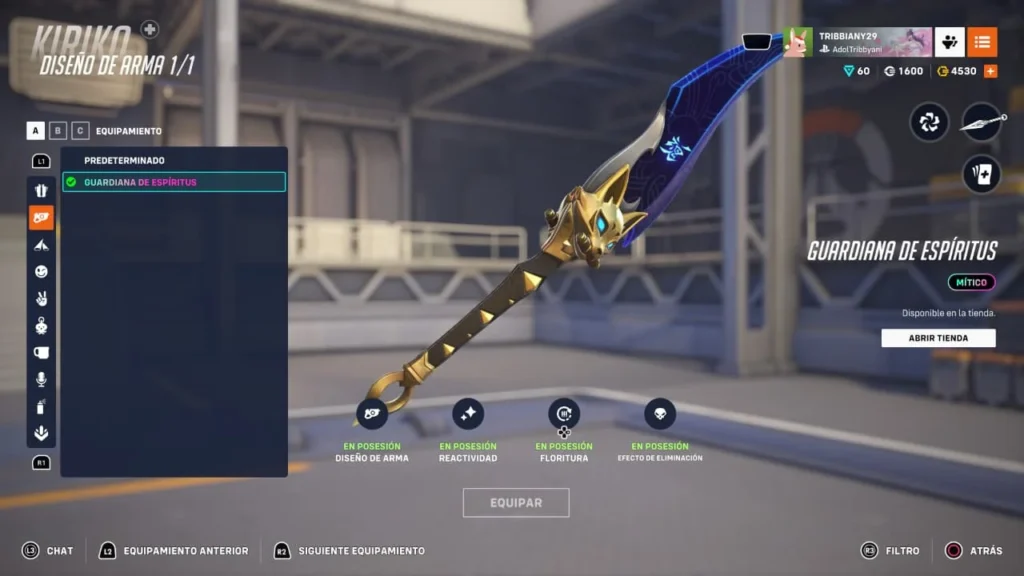Image resolution: width=1024 pixels, height=576 pixels.
Task: Open the smiley face emotes category
Action: [x=41, y=272]
